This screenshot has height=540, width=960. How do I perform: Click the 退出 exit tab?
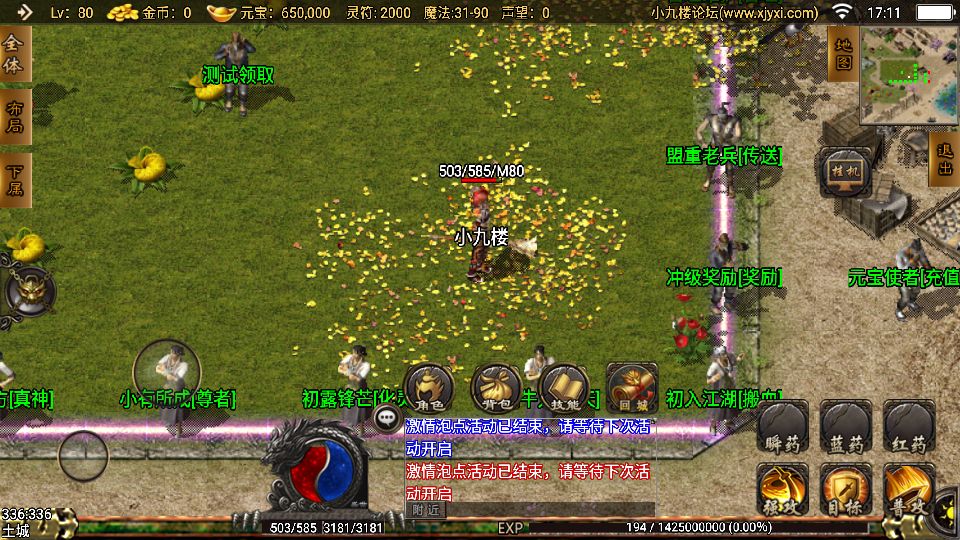click(945, 160)
